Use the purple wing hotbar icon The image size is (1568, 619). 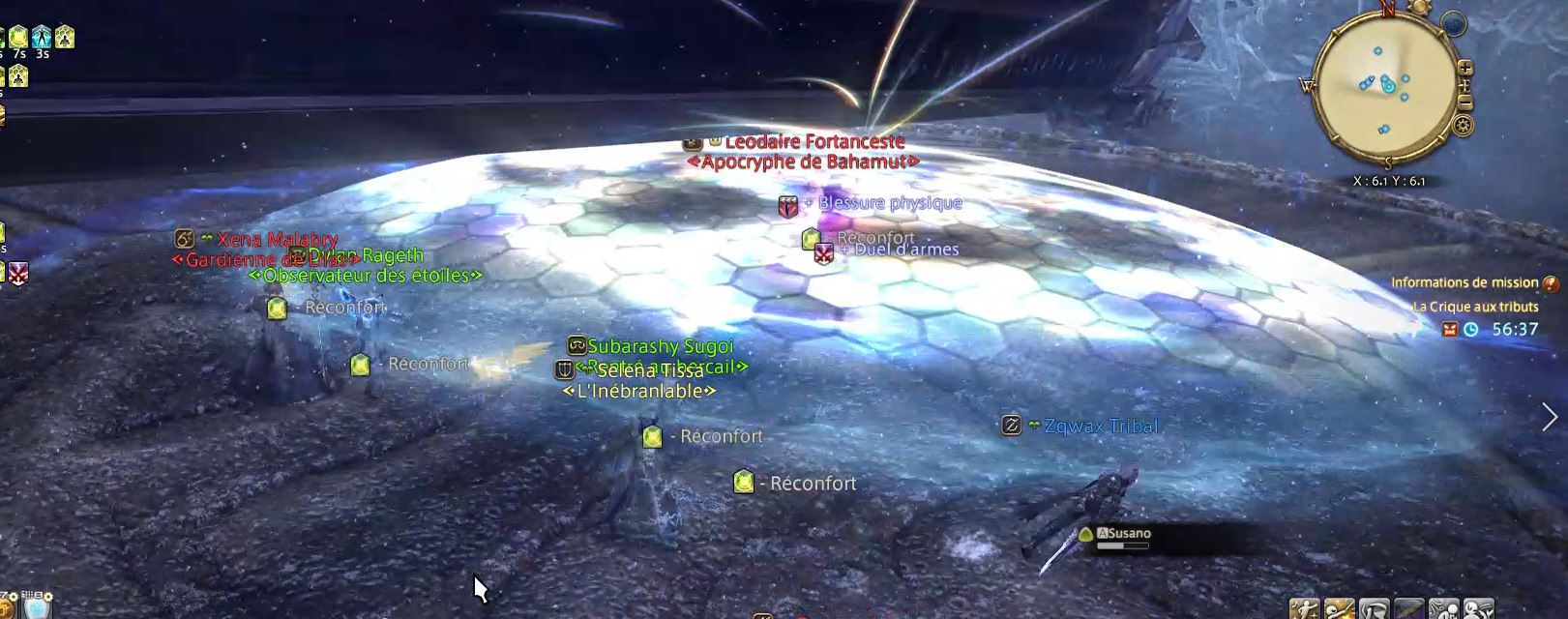[1408, 609]
